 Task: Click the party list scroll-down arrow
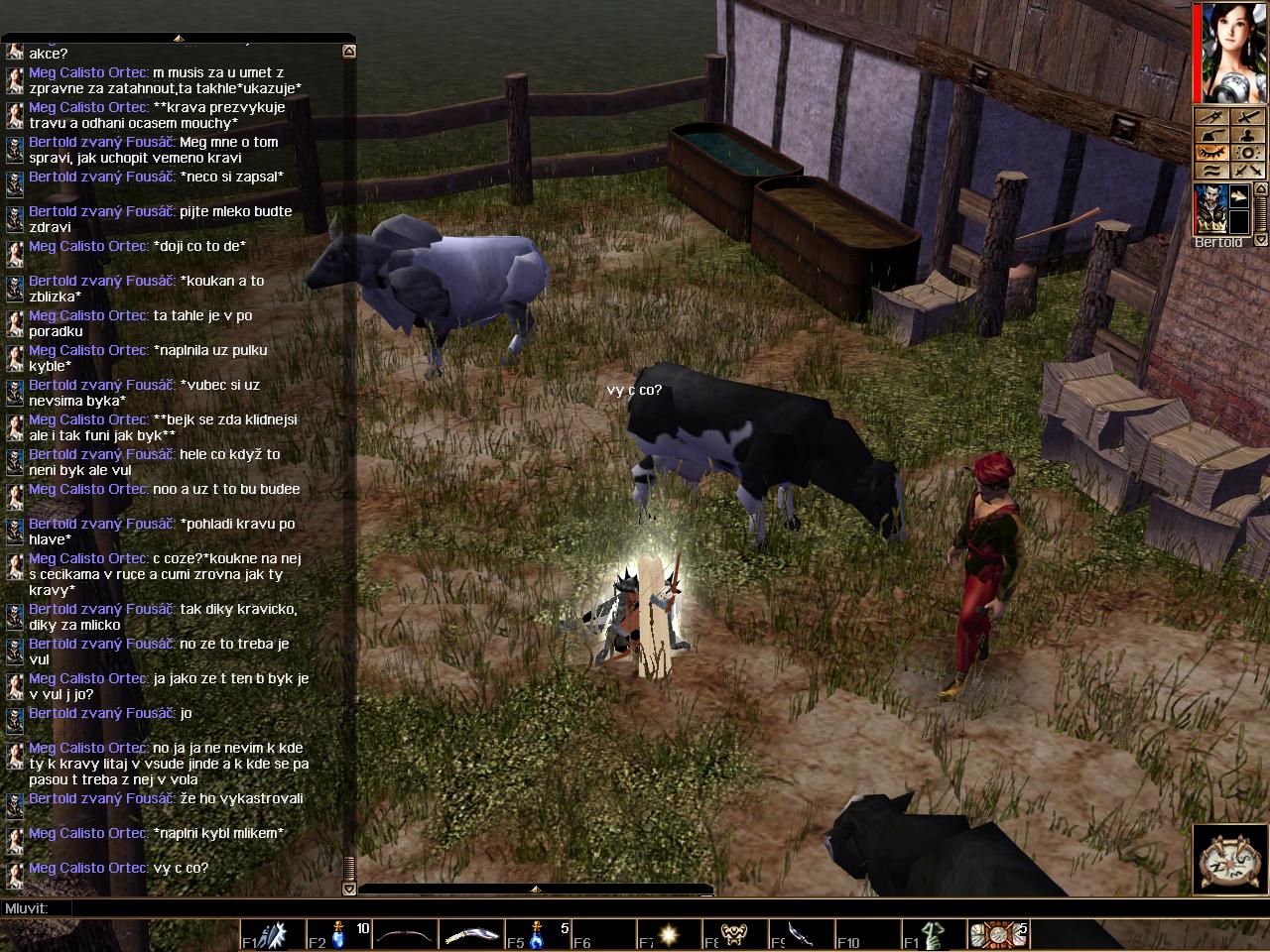(1261, 240)
